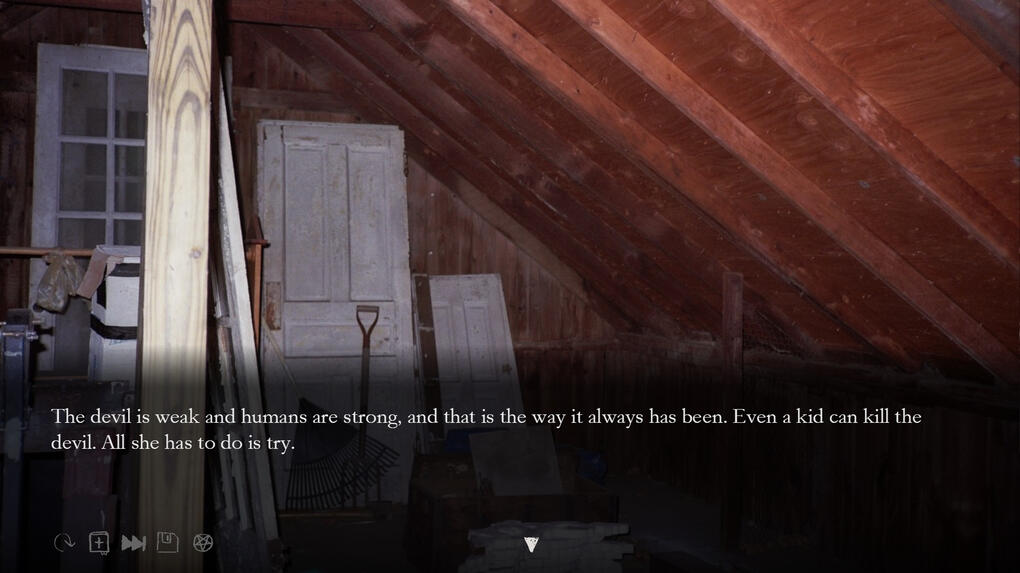This screenshot has height=573, width=1020.
Task: Click the curved arrow rollback icon
Action: 64,543
